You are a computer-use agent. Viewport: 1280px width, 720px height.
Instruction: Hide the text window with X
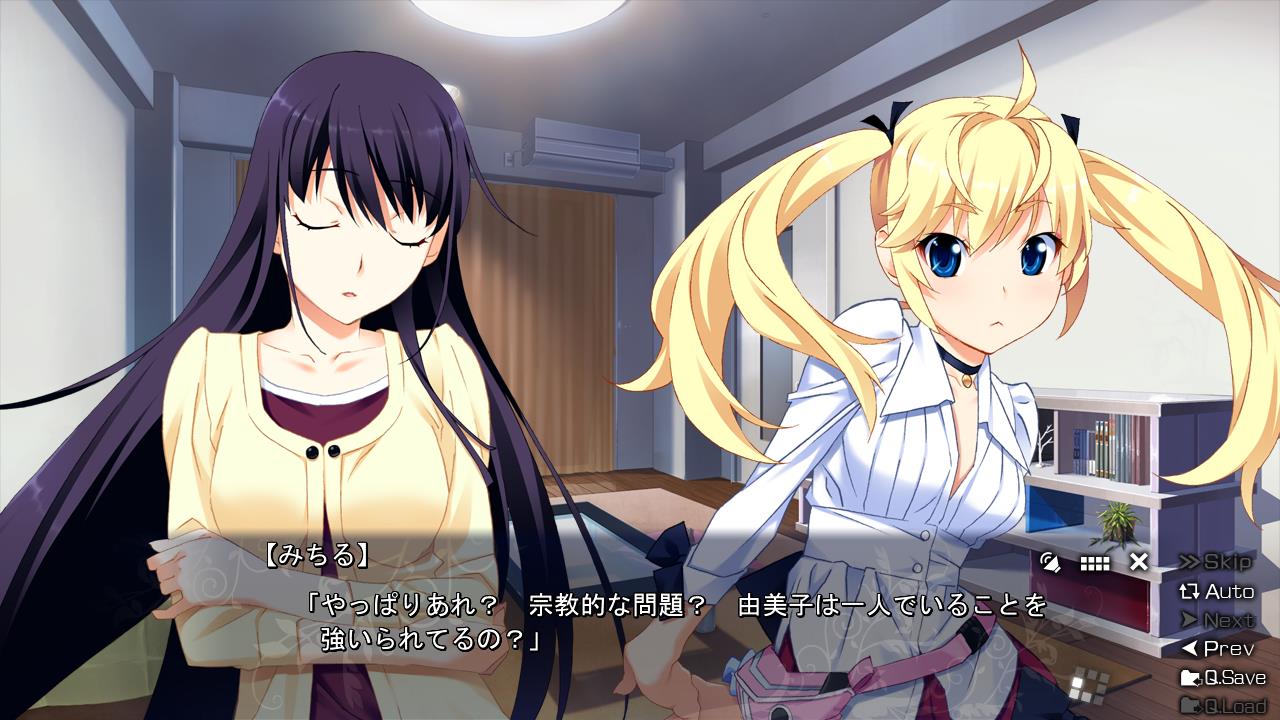pos(1138,562)
